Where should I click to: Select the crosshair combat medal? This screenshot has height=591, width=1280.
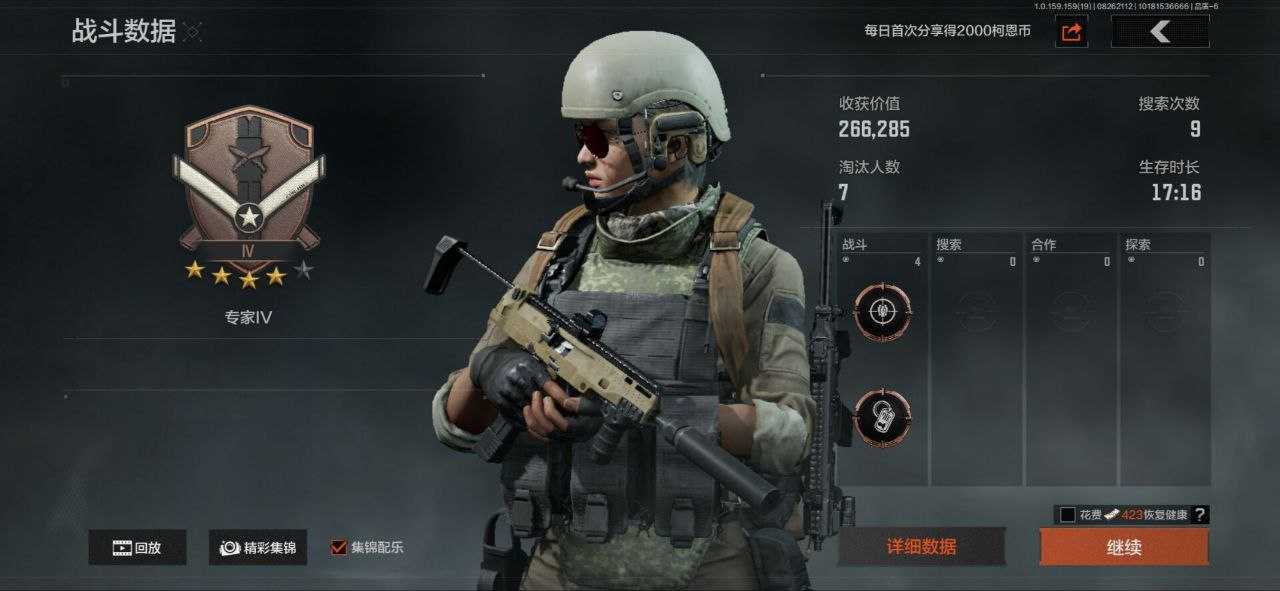(x=883, y=312)
